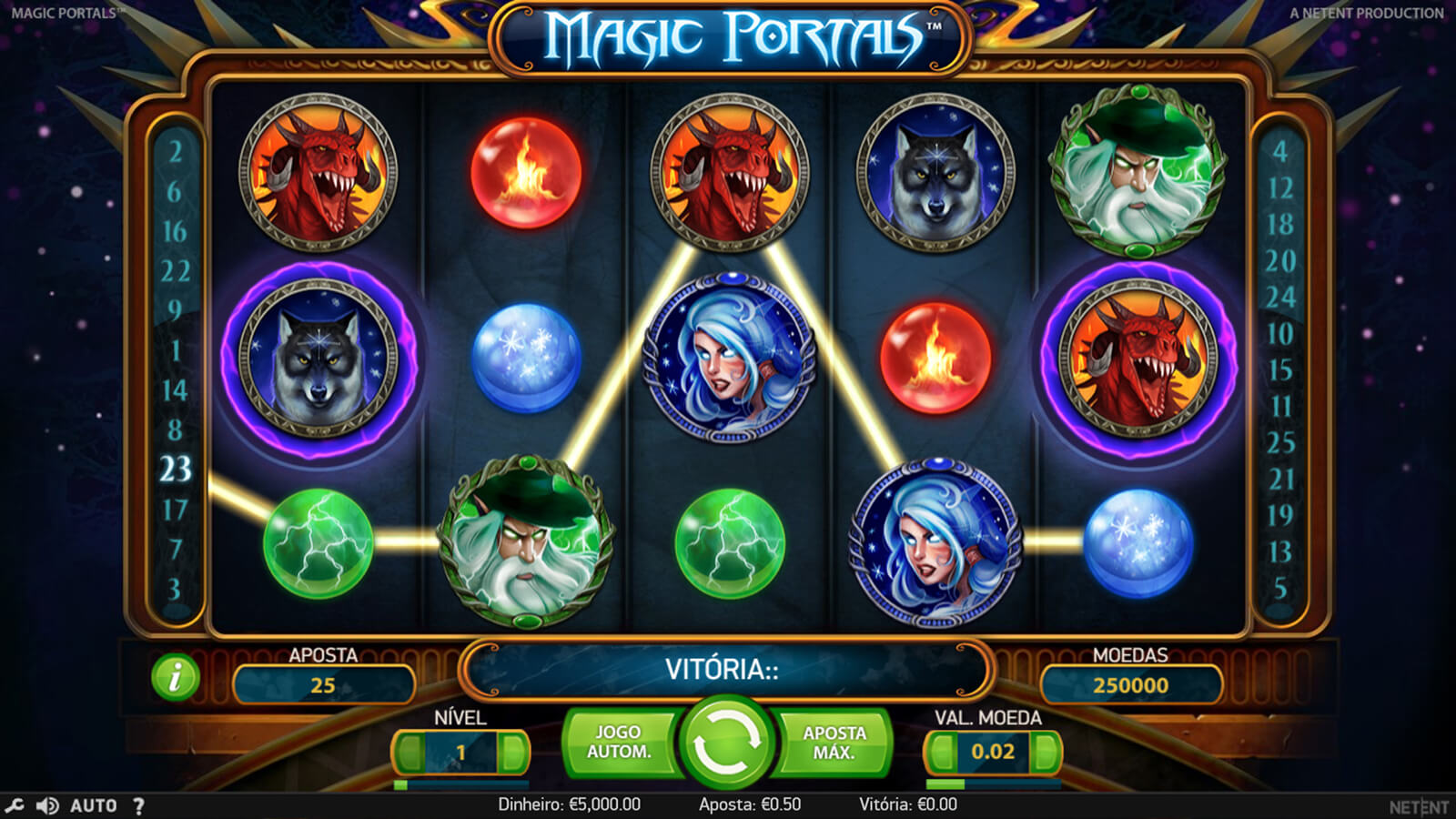
Task: Open the wrench settings icon
Action: pyautogui.click(x=15, y=805)
